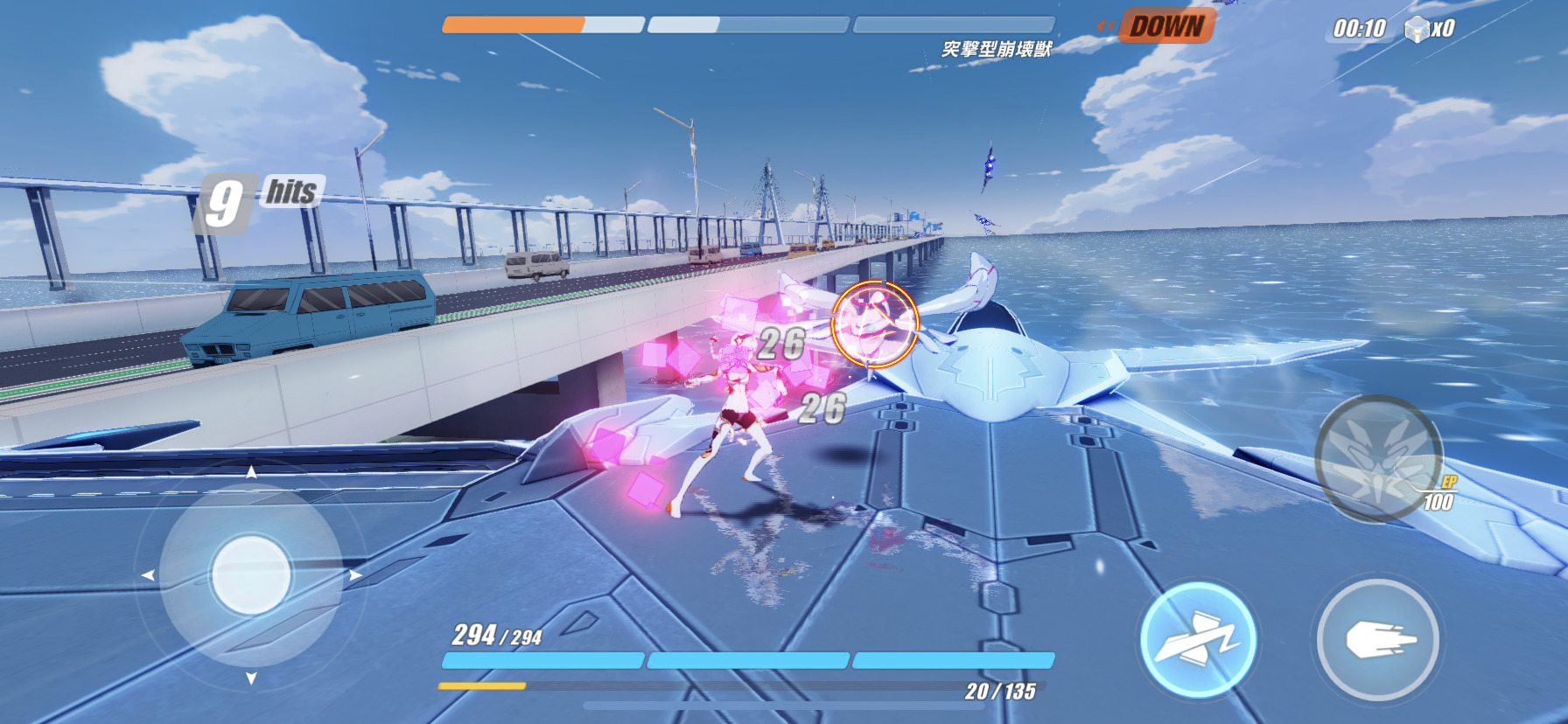The width and height of the screenshot is (1568, 724).
Task: Activate the dodge evade button
Action: click(1198, 641)
